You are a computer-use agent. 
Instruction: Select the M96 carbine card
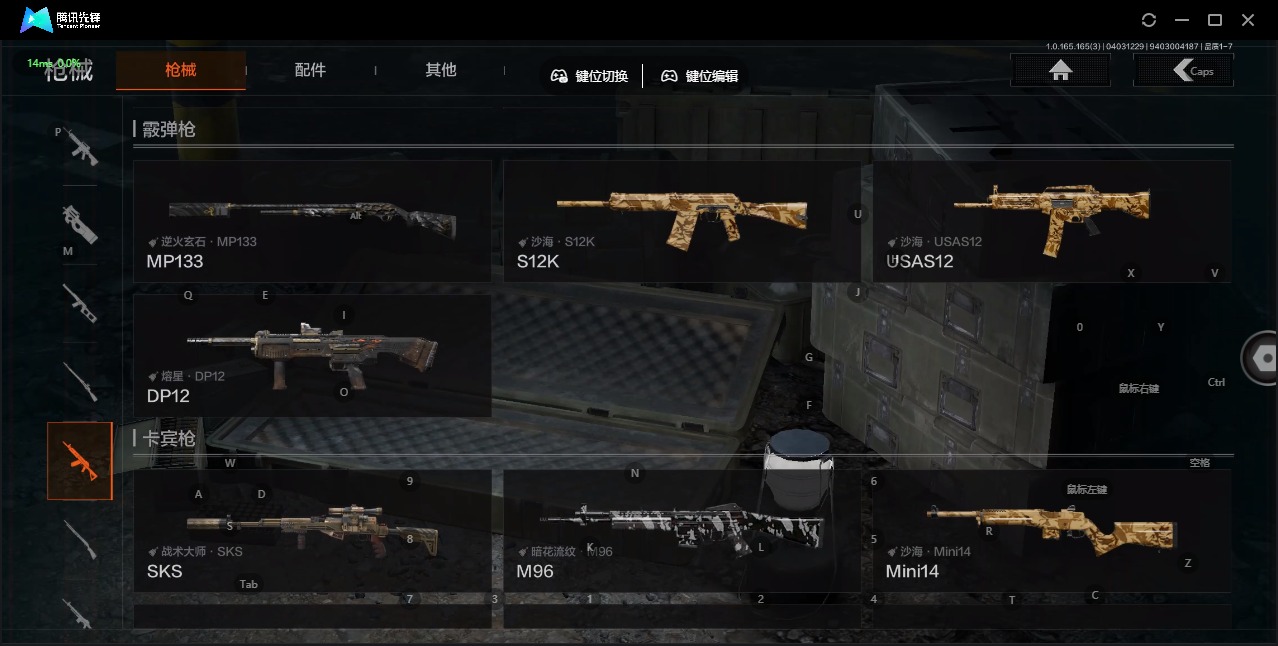point(681,531)
